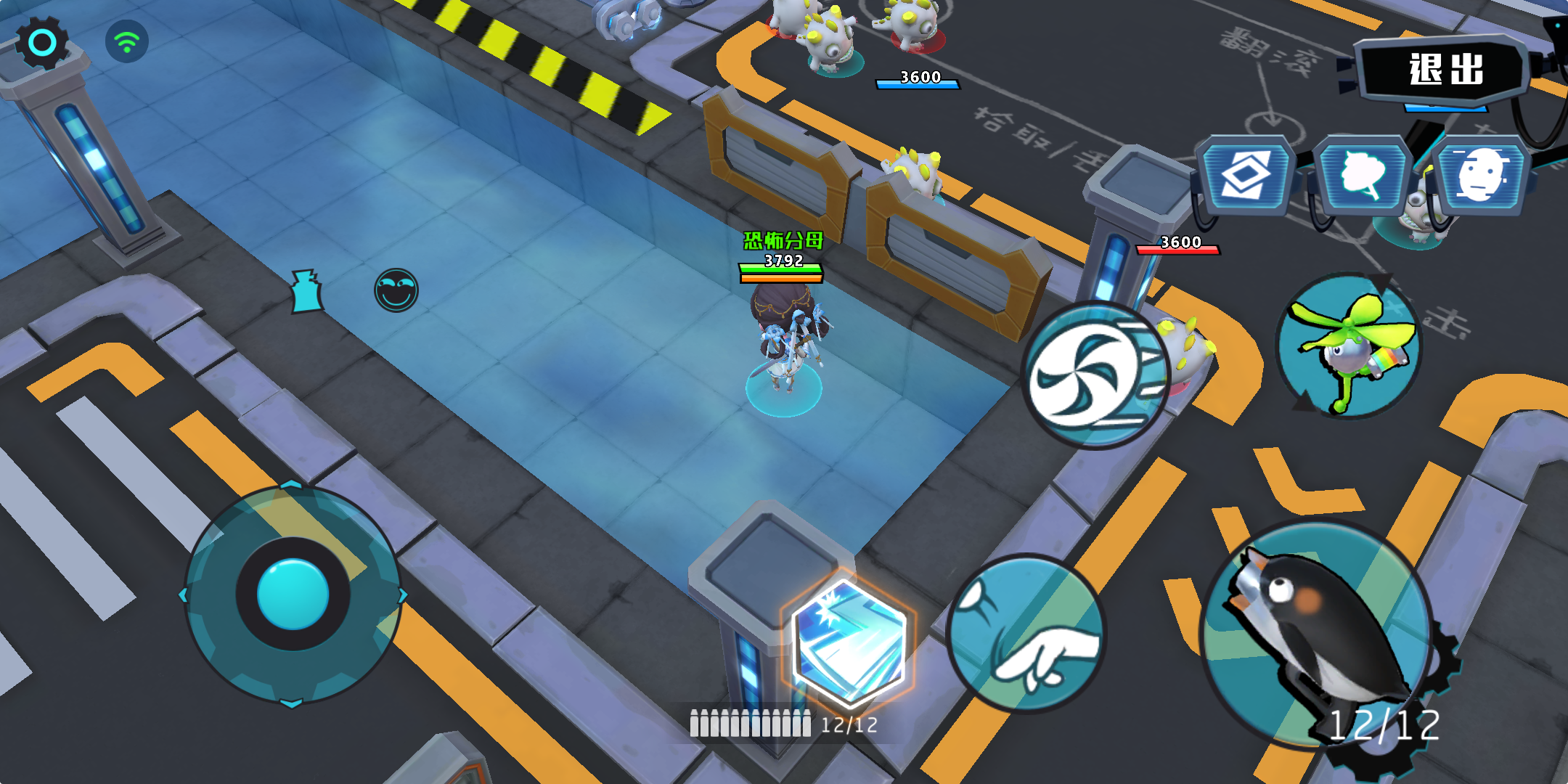
Task: Tap the smiley emote bubble near the water
Action: tap(396, 289)
